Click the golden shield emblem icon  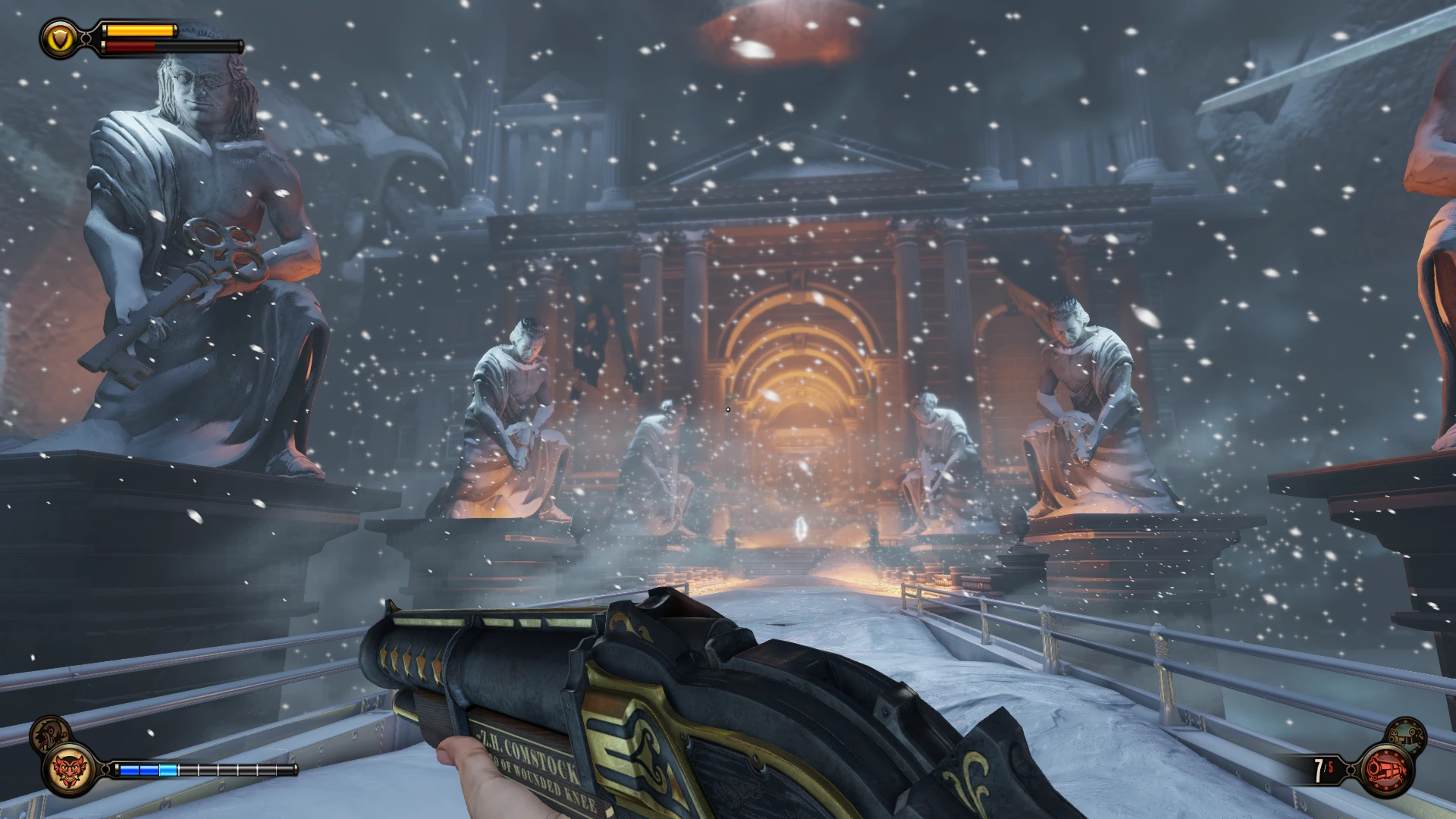tap(60, 39)
